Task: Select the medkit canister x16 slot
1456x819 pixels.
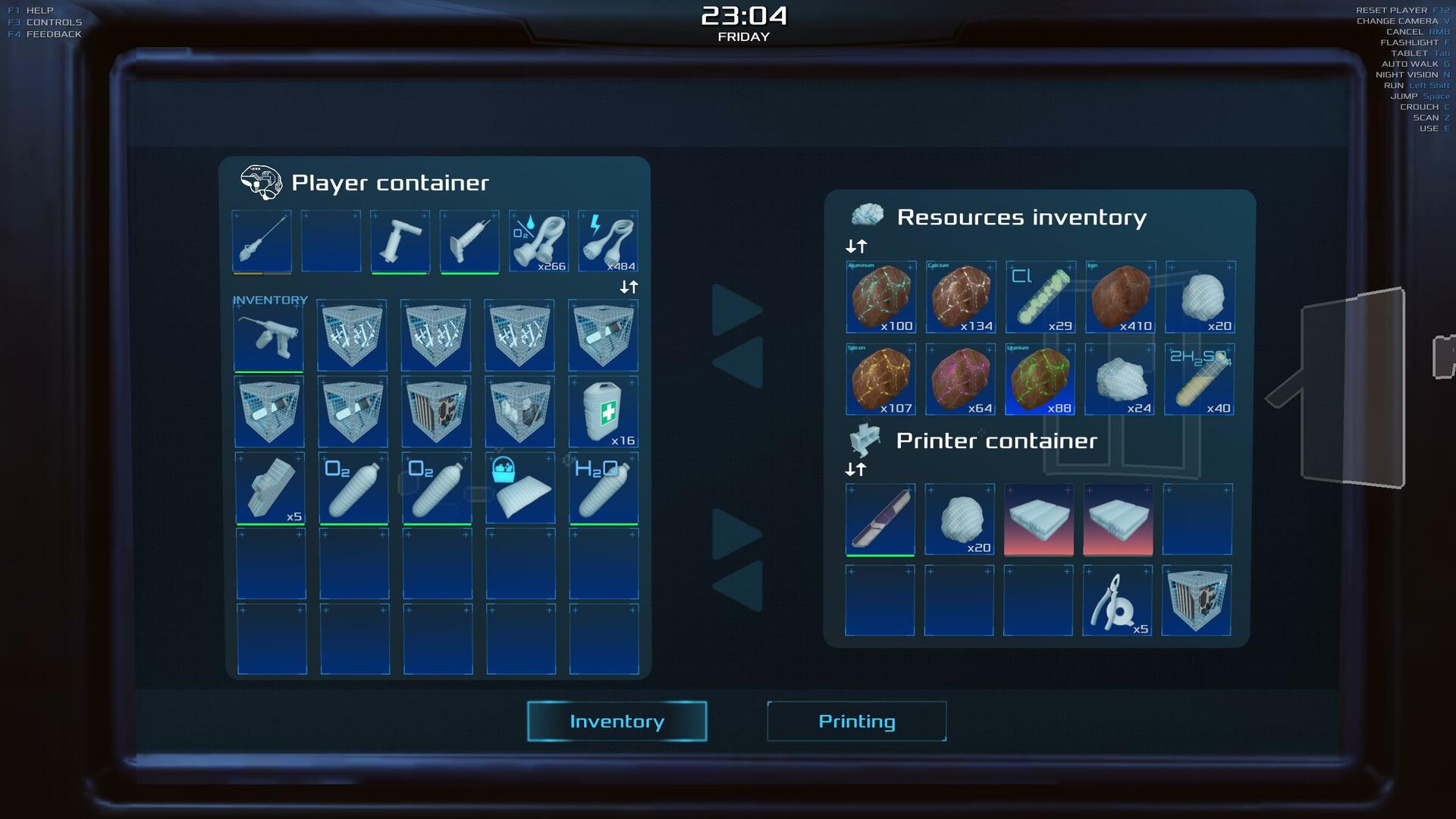Action: (x=604, y=412)
